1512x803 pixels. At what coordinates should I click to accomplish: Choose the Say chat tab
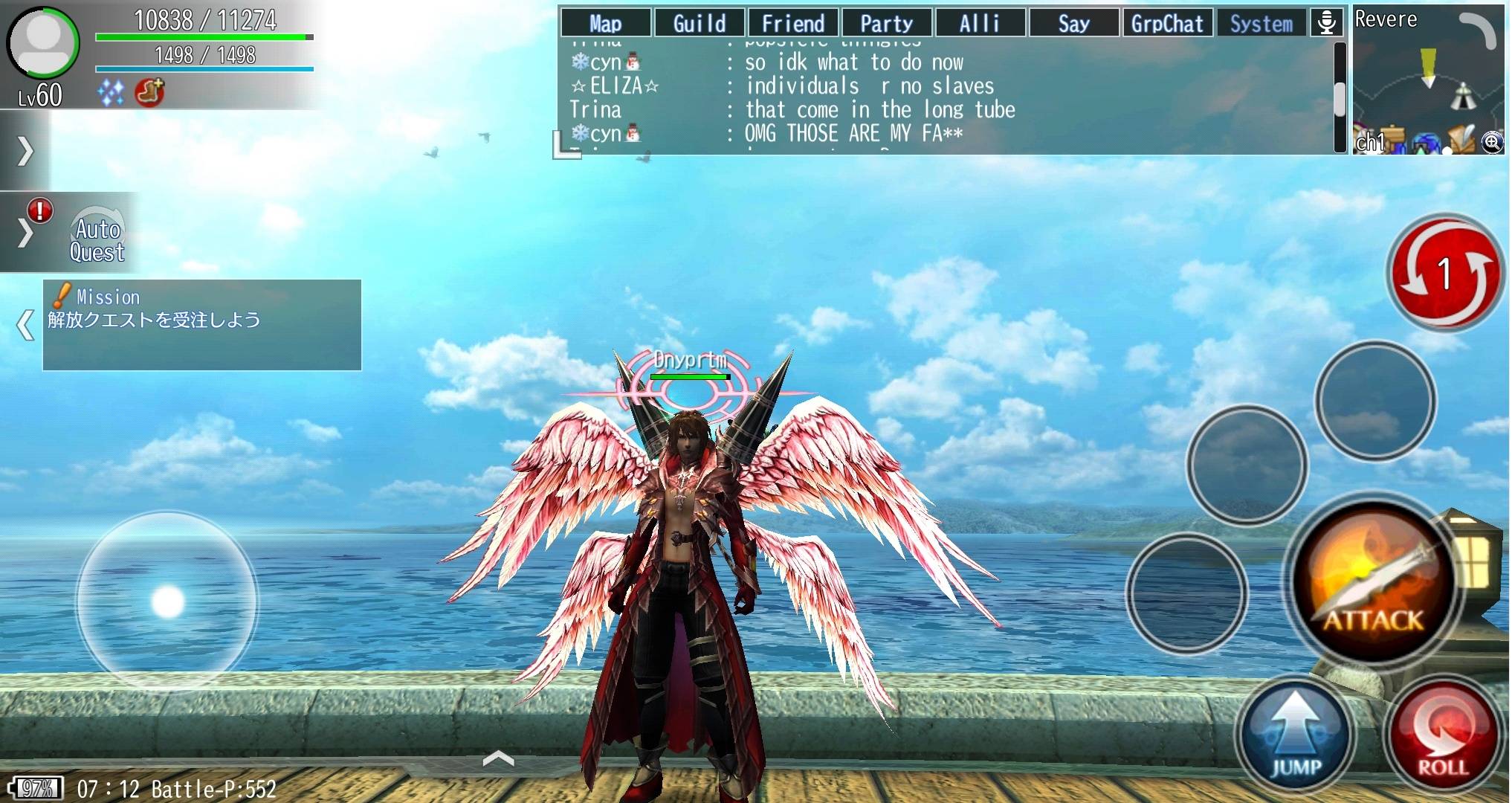click(x=1073, y=23)
